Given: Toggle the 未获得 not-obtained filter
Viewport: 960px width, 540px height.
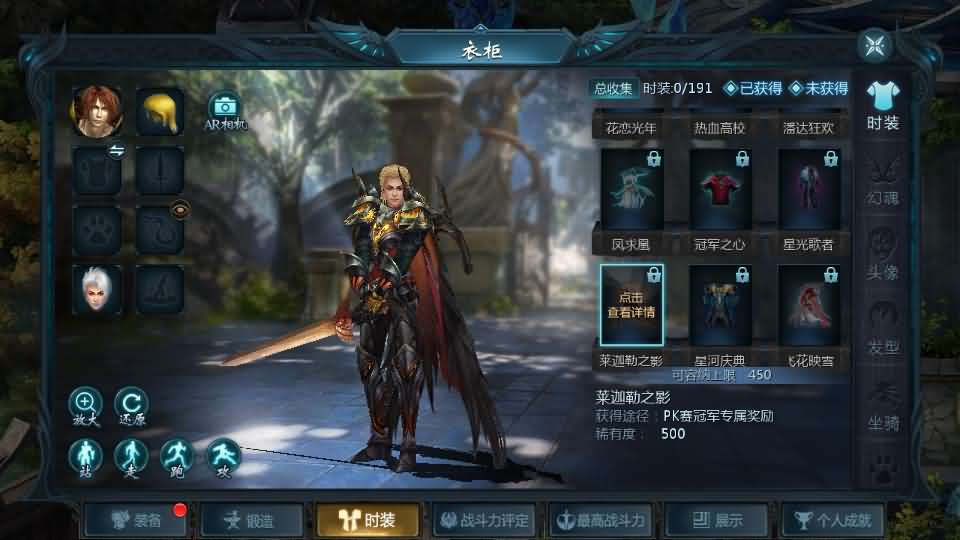Looking at the screenshot, I should tap(818, 88).
